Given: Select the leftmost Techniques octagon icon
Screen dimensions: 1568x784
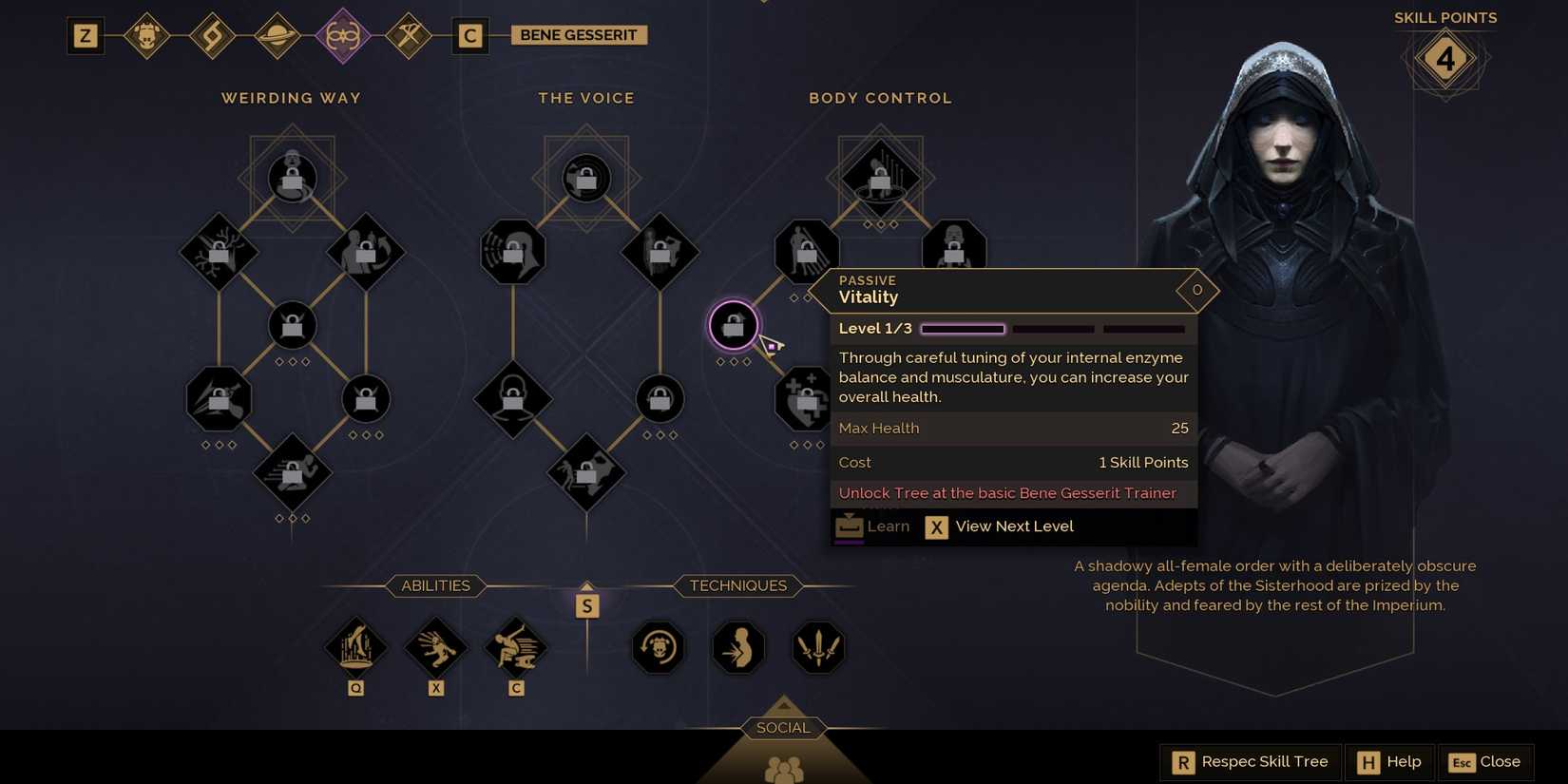Looking at the screenshot, I should [x=658, y=647].
